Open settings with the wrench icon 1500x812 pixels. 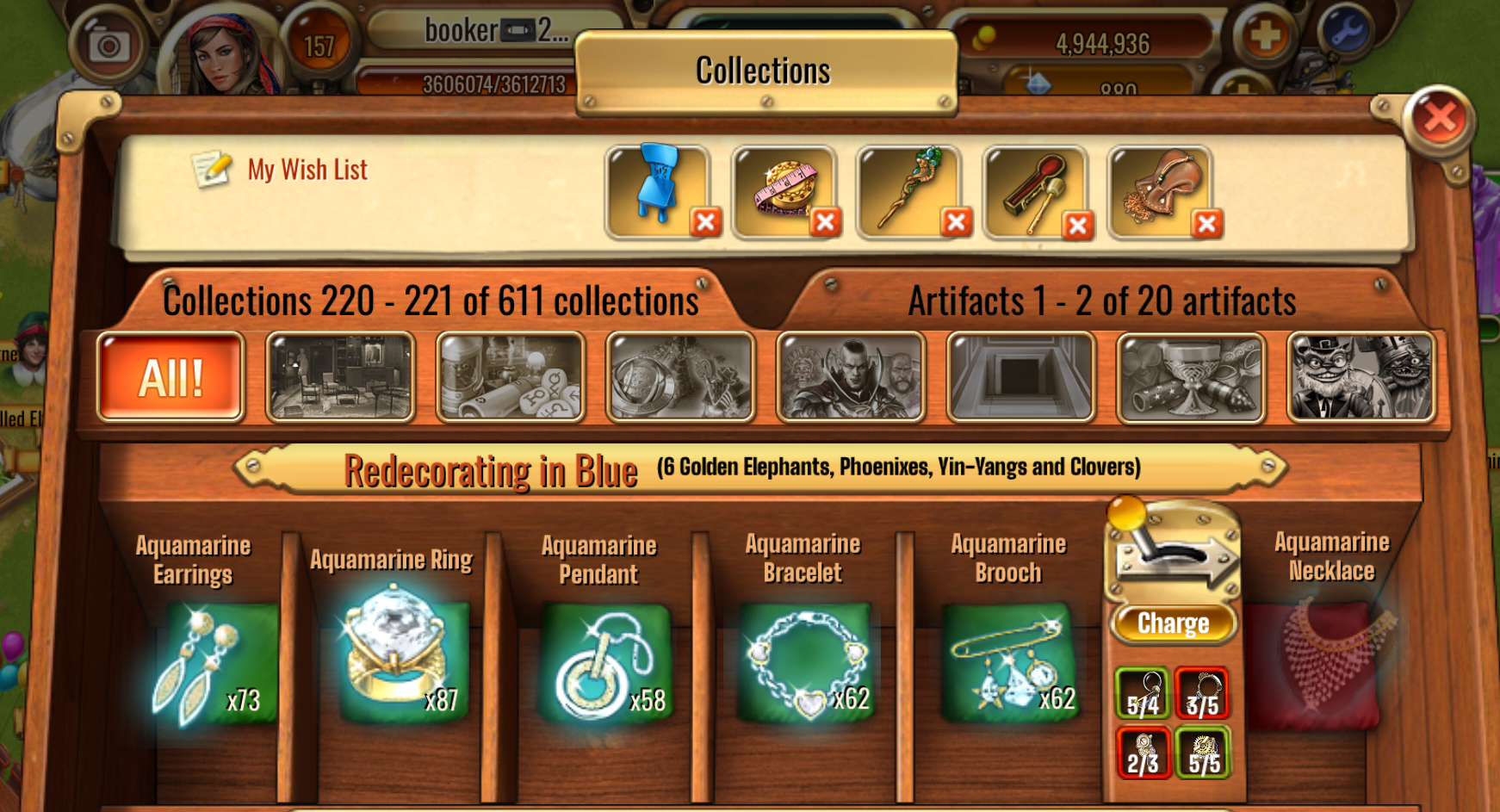coord(1344,33)
